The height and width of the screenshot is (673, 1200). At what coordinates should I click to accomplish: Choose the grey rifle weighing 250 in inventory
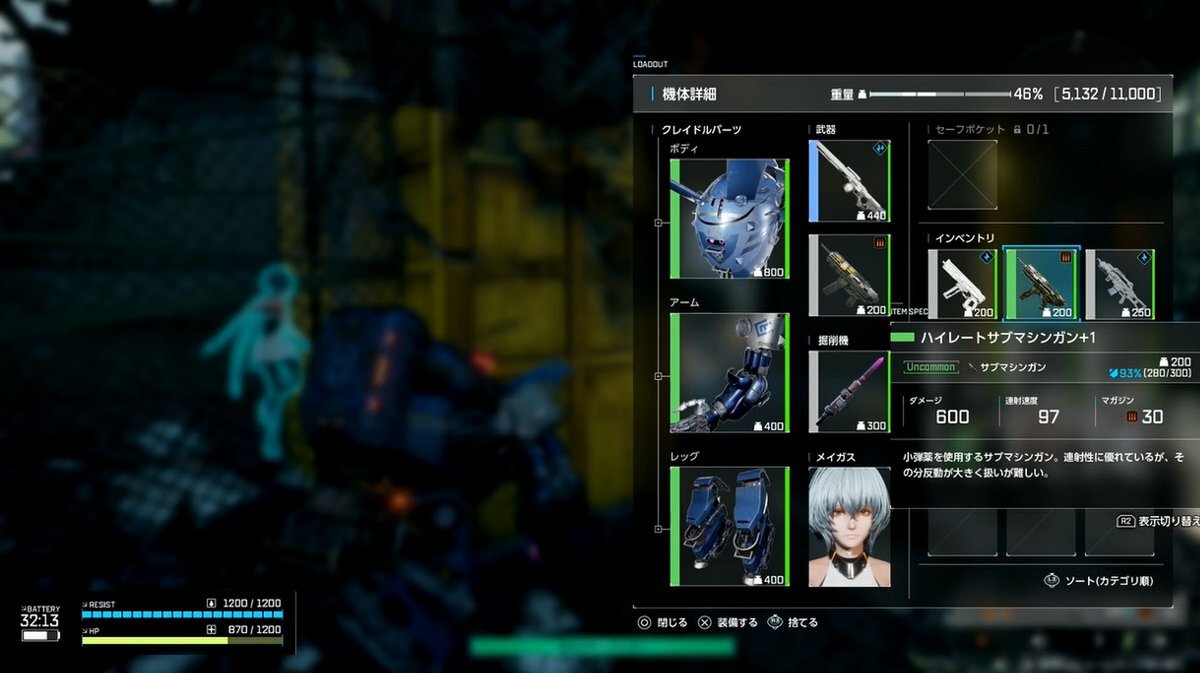coord(1120,285)
